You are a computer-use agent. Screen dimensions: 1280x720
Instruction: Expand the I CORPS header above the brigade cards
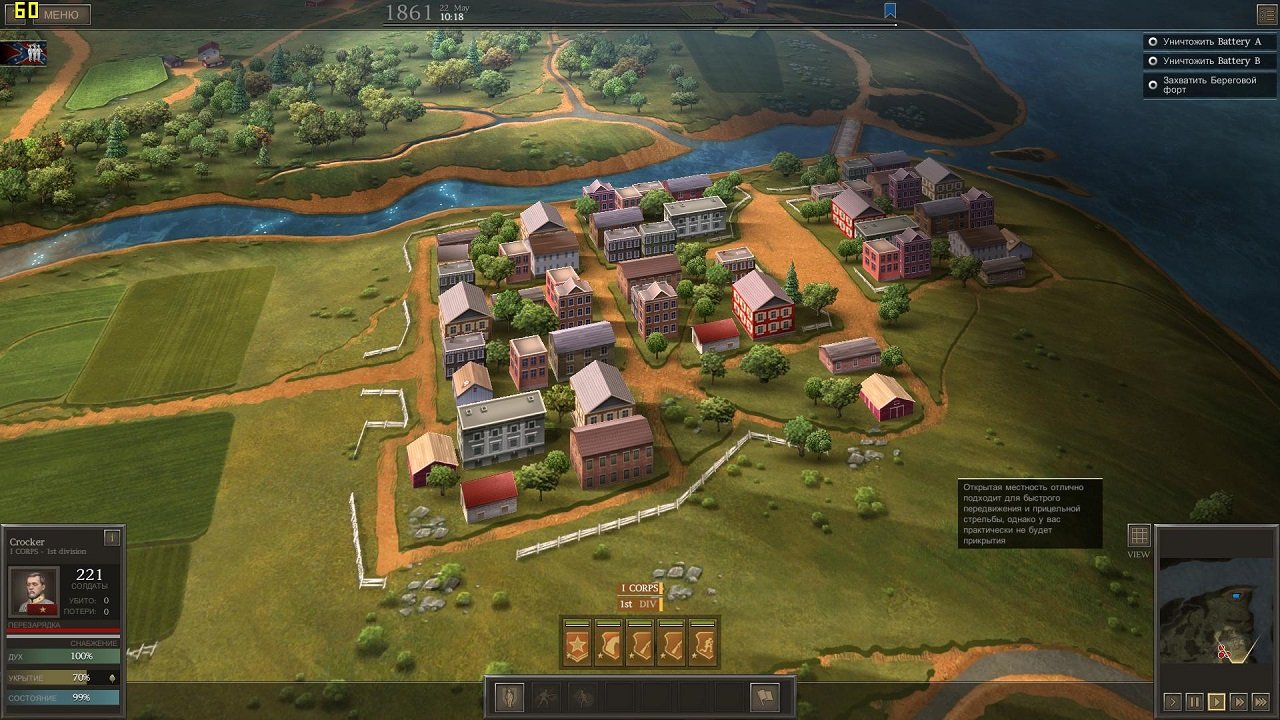[640, 588]
